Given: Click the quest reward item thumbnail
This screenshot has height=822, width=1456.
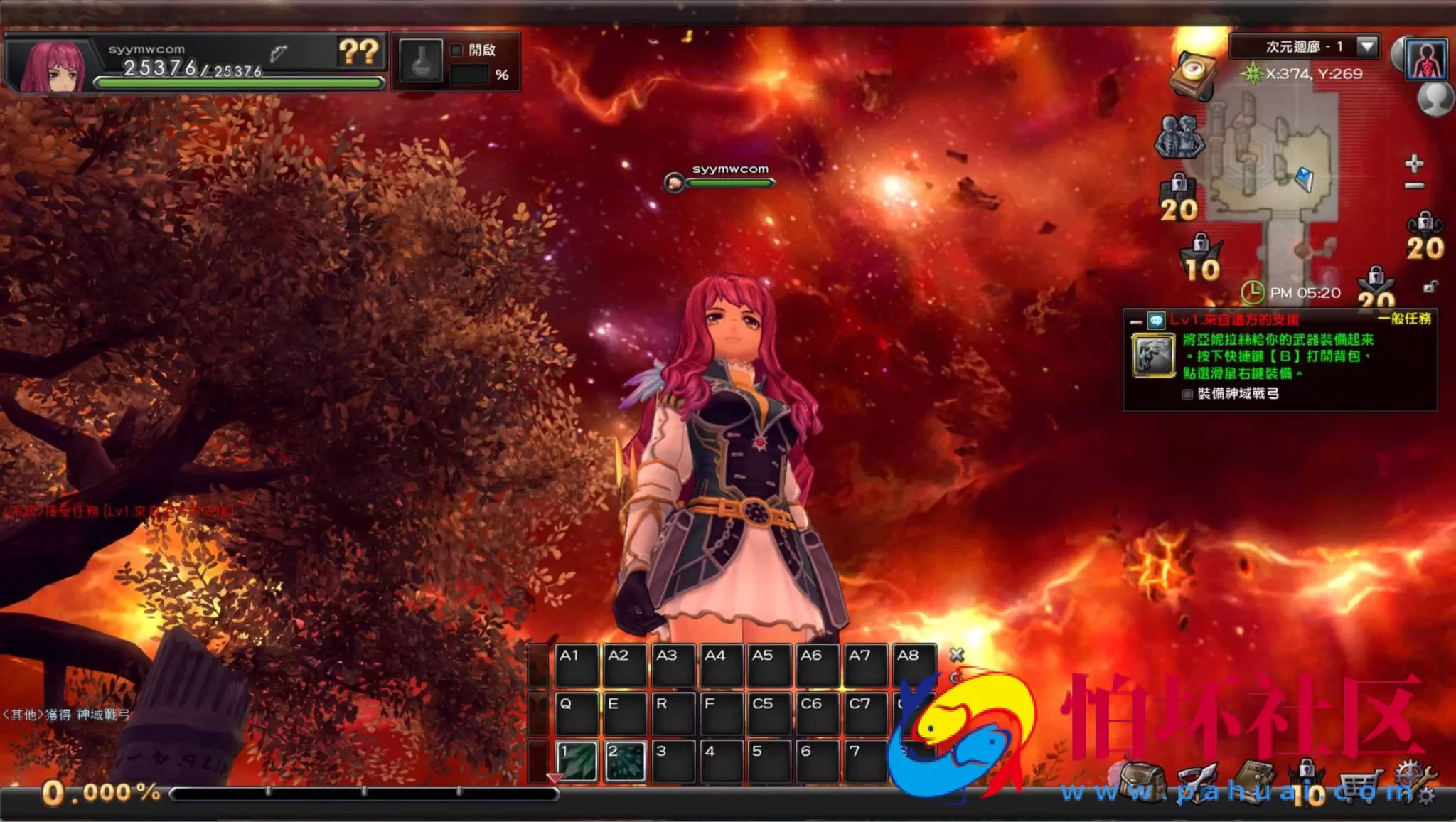Looking at the screenshot, I should (1152, 355).
